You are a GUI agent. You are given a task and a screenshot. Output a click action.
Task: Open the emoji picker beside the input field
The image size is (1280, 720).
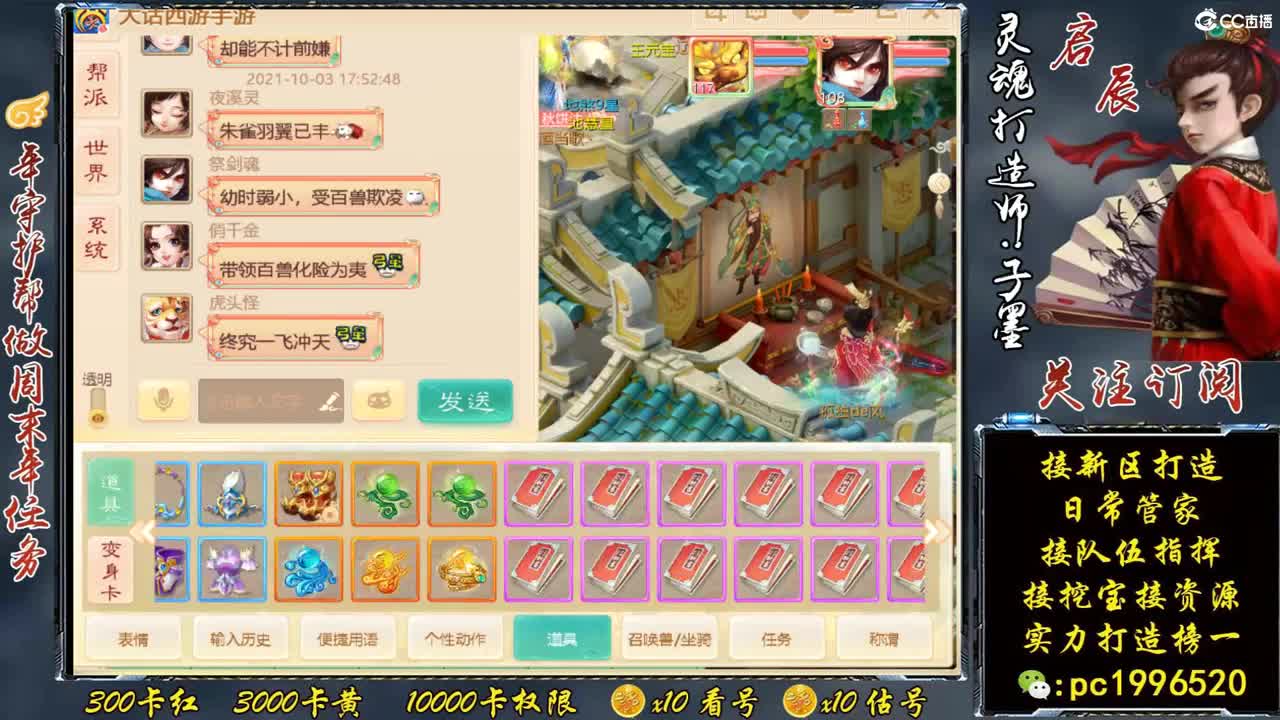(x=378, y=398)
